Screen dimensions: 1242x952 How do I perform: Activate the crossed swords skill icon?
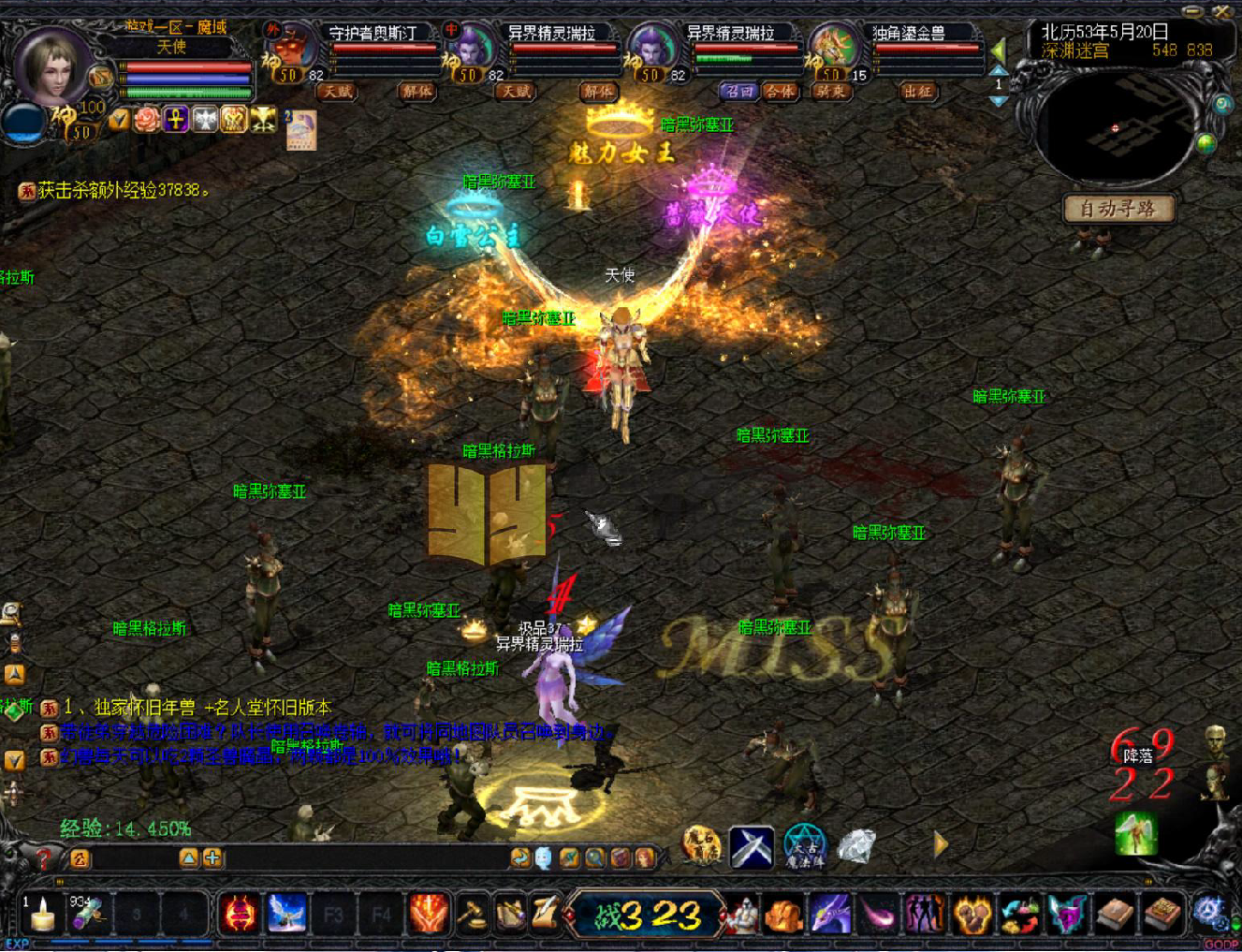point(752,846)
